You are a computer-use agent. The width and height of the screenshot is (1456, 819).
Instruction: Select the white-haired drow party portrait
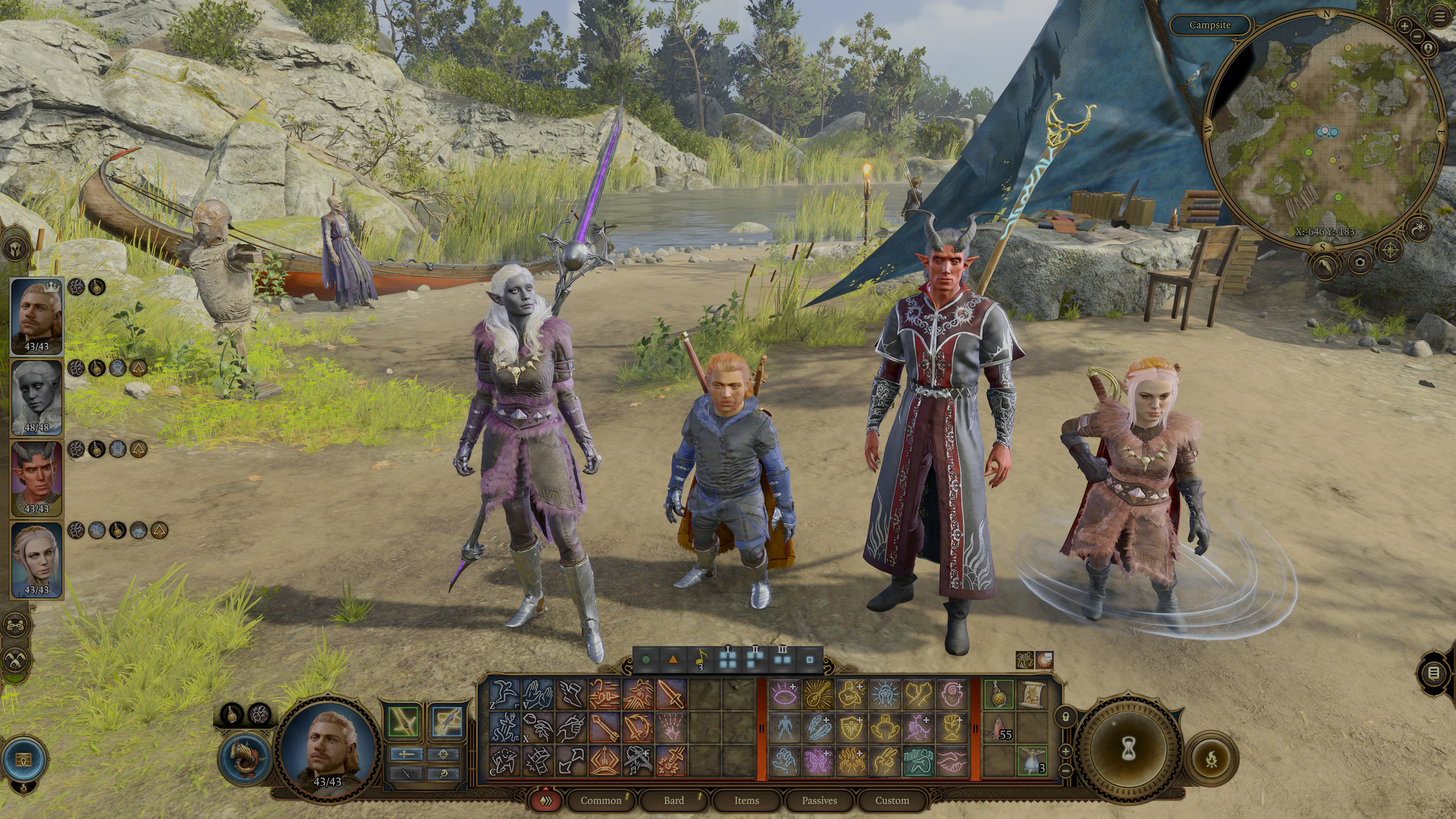(36, 397)
